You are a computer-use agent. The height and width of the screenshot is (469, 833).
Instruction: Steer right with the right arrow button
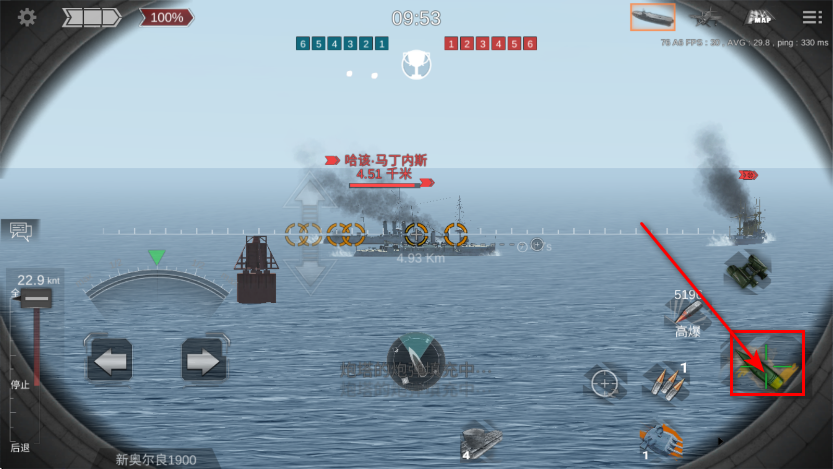[203, 361]
